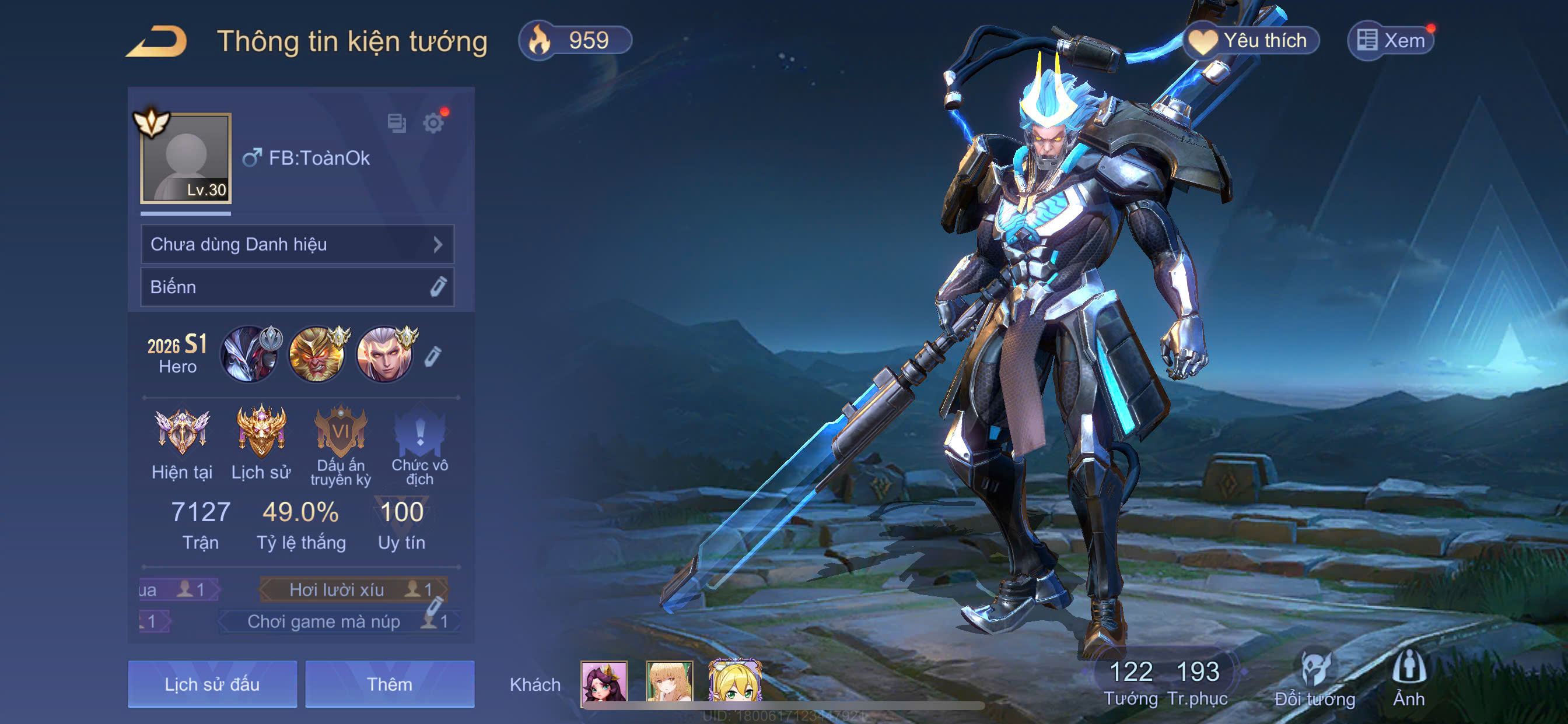Edit the Biếnn signature field
1568x724 pixels.
coord(437,287)
